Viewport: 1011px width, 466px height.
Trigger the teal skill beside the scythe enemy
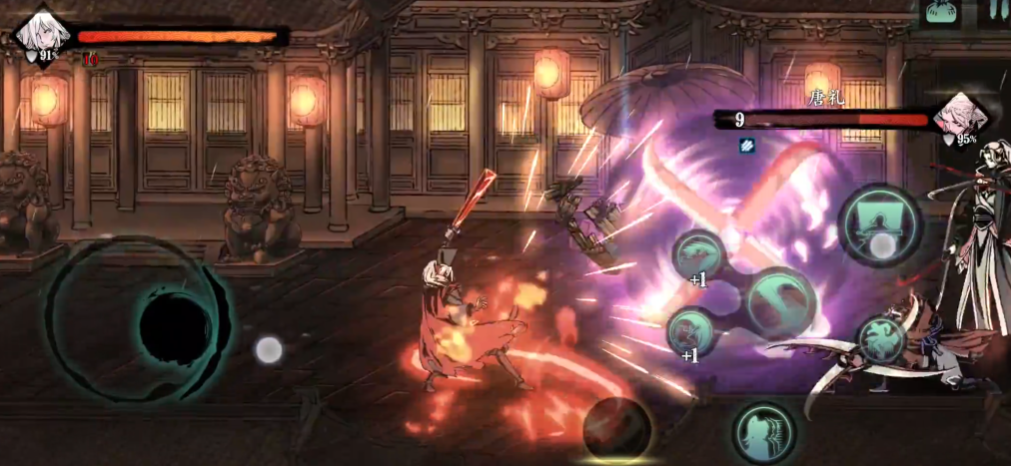tap(882, 339)
